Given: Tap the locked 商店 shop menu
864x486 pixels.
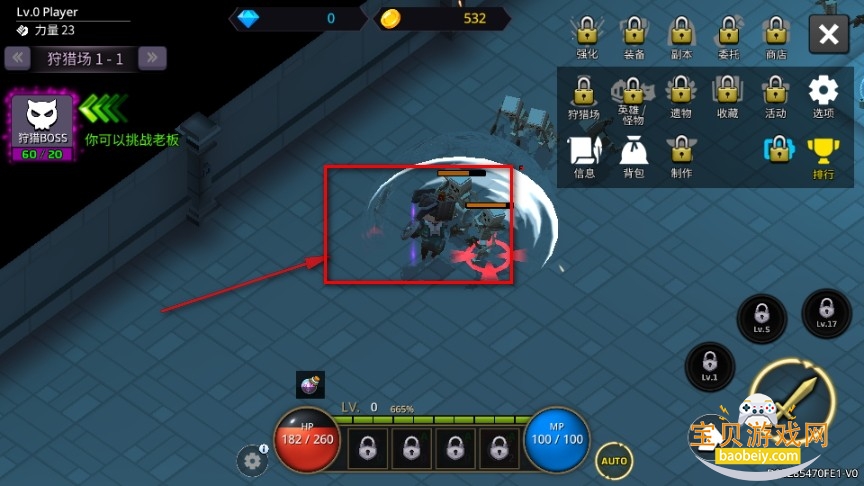Looking at the screenshot, I should pyautogui.click(x=776, y=35).
